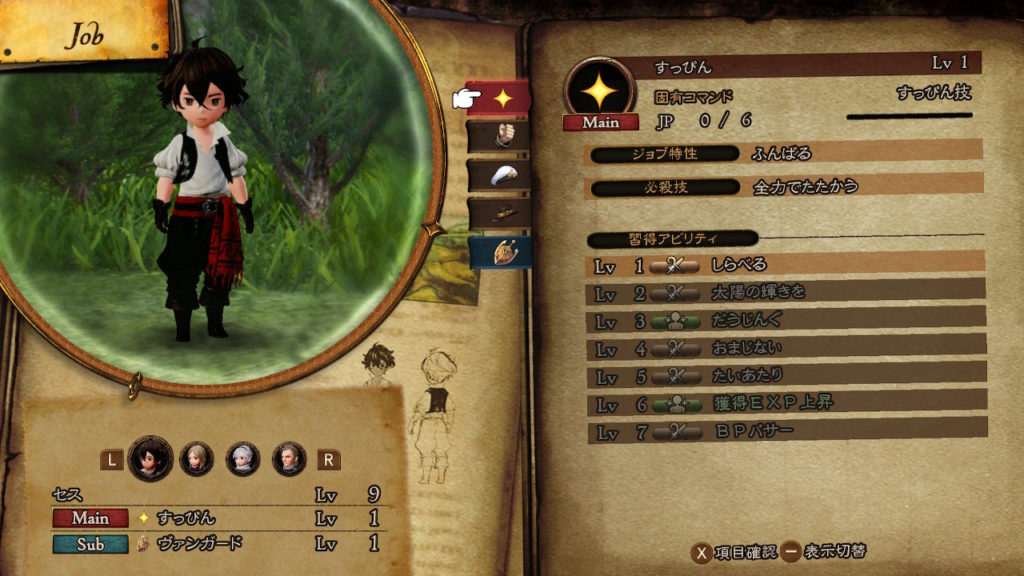
Task: Highlight the Lv 3 だうじんぐ ability row
Action: (785, 321)
